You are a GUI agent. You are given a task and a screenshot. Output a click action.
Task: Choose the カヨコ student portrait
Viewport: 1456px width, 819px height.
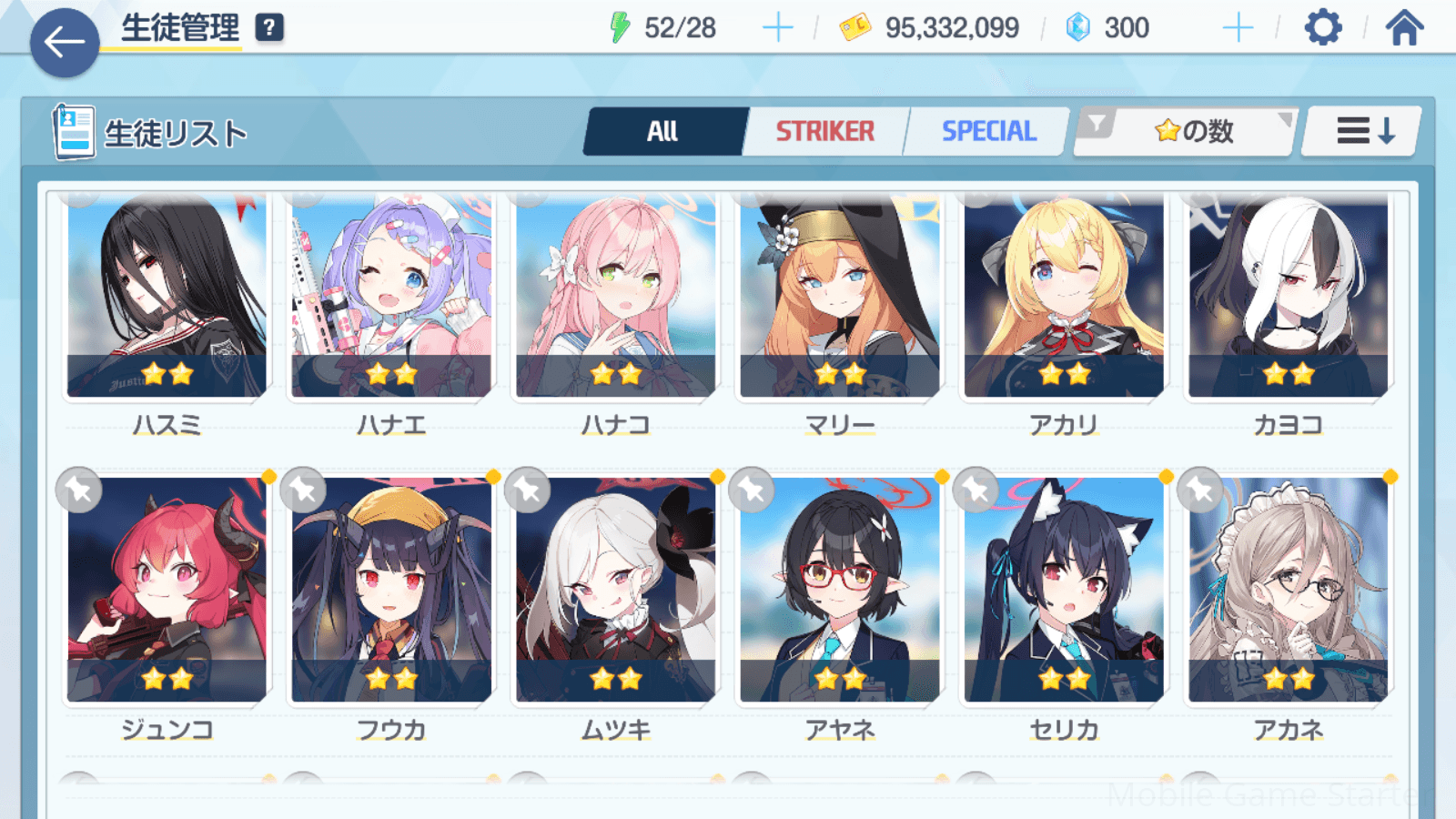(x=1288, y=296)
